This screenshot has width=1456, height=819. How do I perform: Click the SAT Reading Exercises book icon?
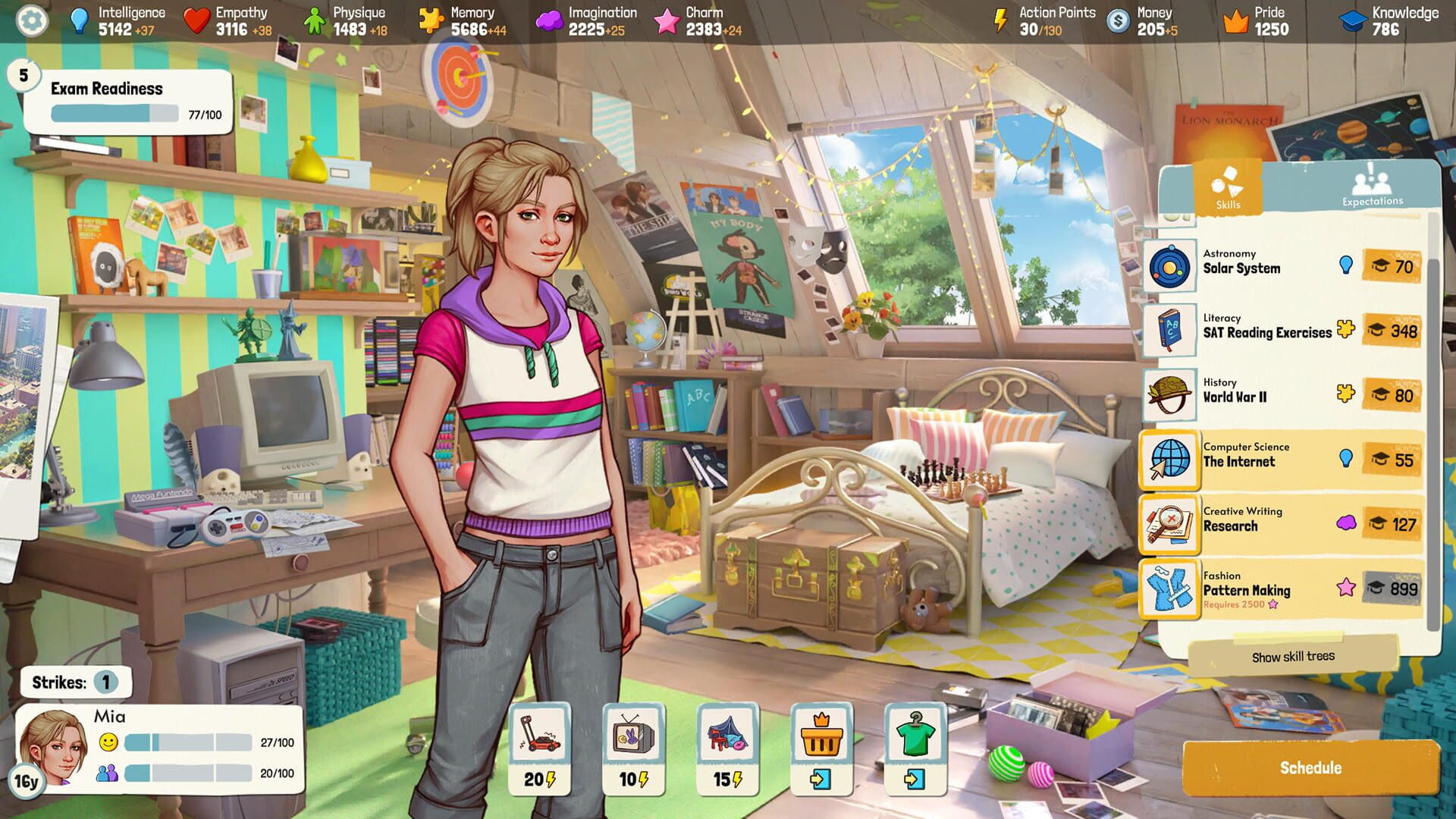(1170, 328)
